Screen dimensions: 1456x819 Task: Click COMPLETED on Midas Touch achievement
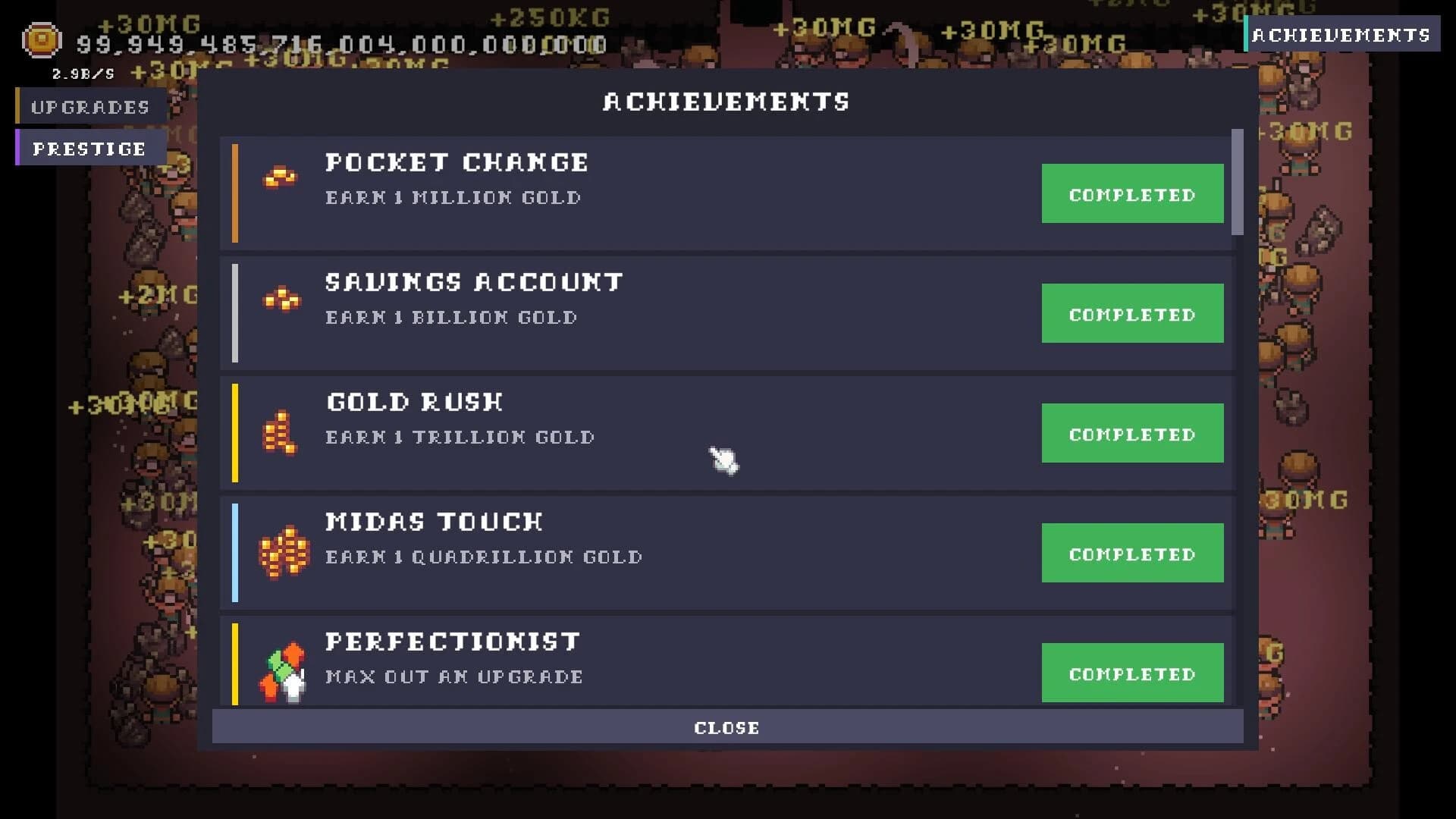coord(1132,553)
